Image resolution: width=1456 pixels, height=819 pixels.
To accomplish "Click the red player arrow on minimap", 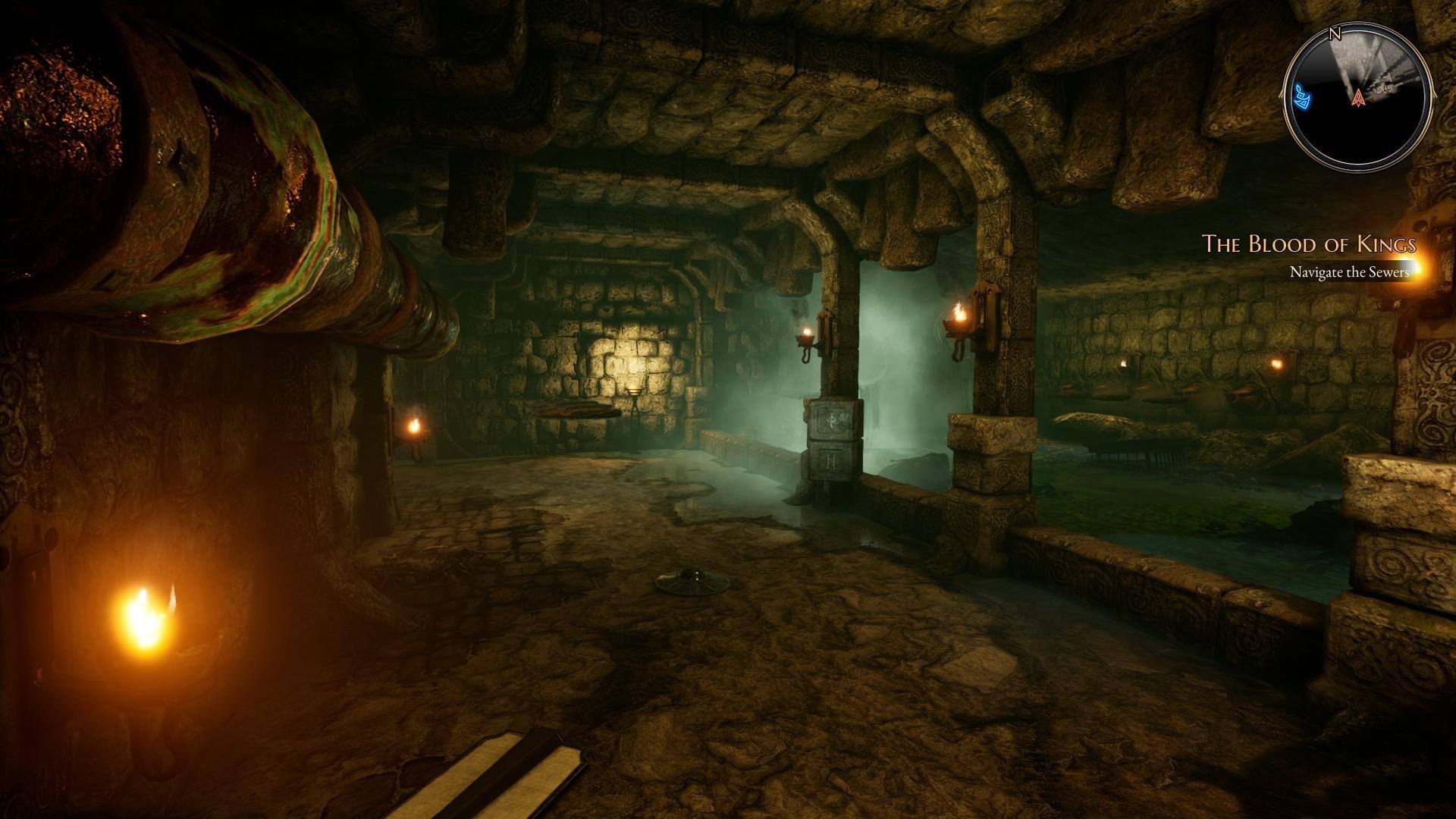I will point(1357,97).
